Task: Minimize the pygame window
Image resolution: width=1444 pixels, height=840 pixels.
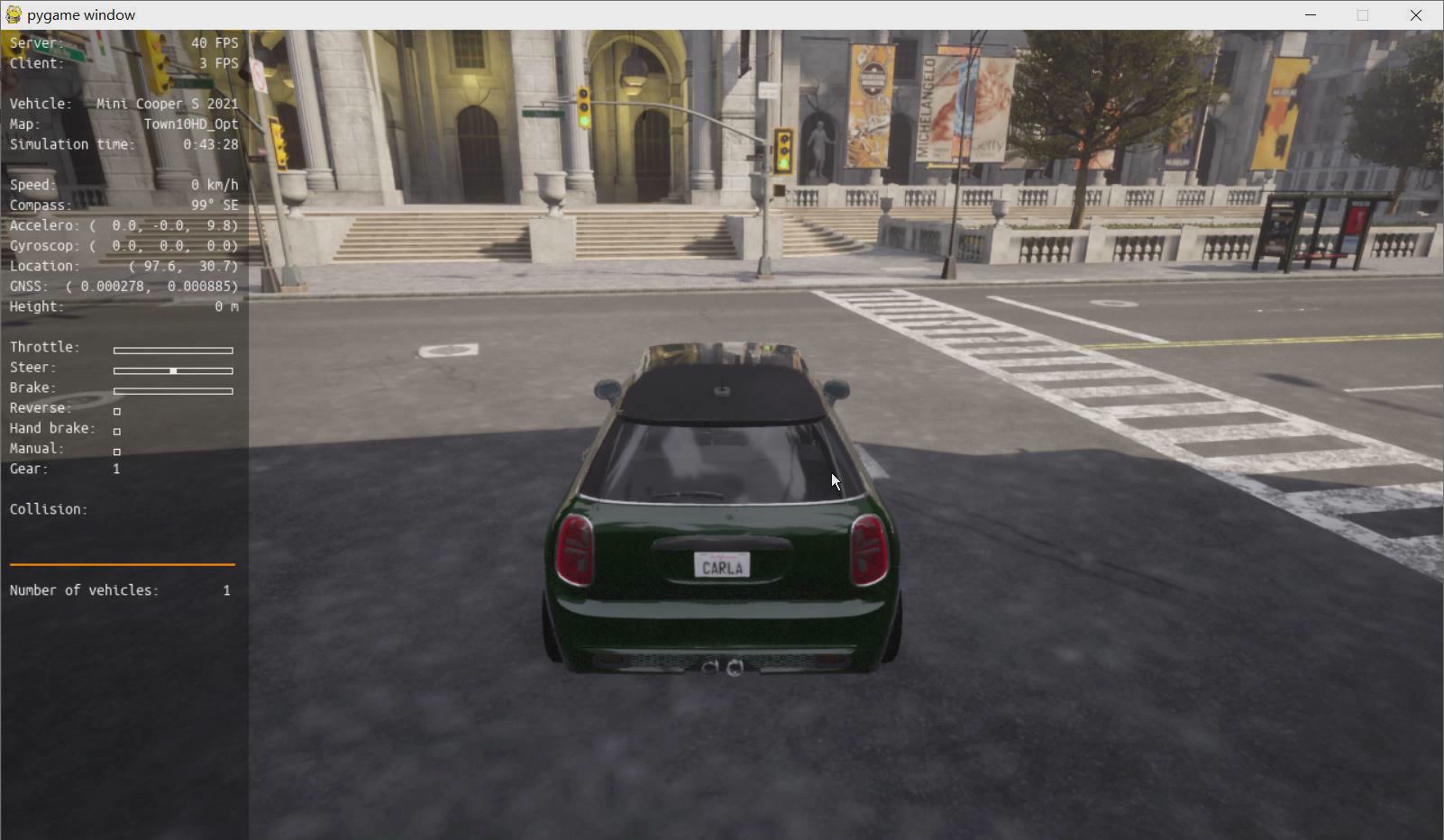Action: [1311, 15]
